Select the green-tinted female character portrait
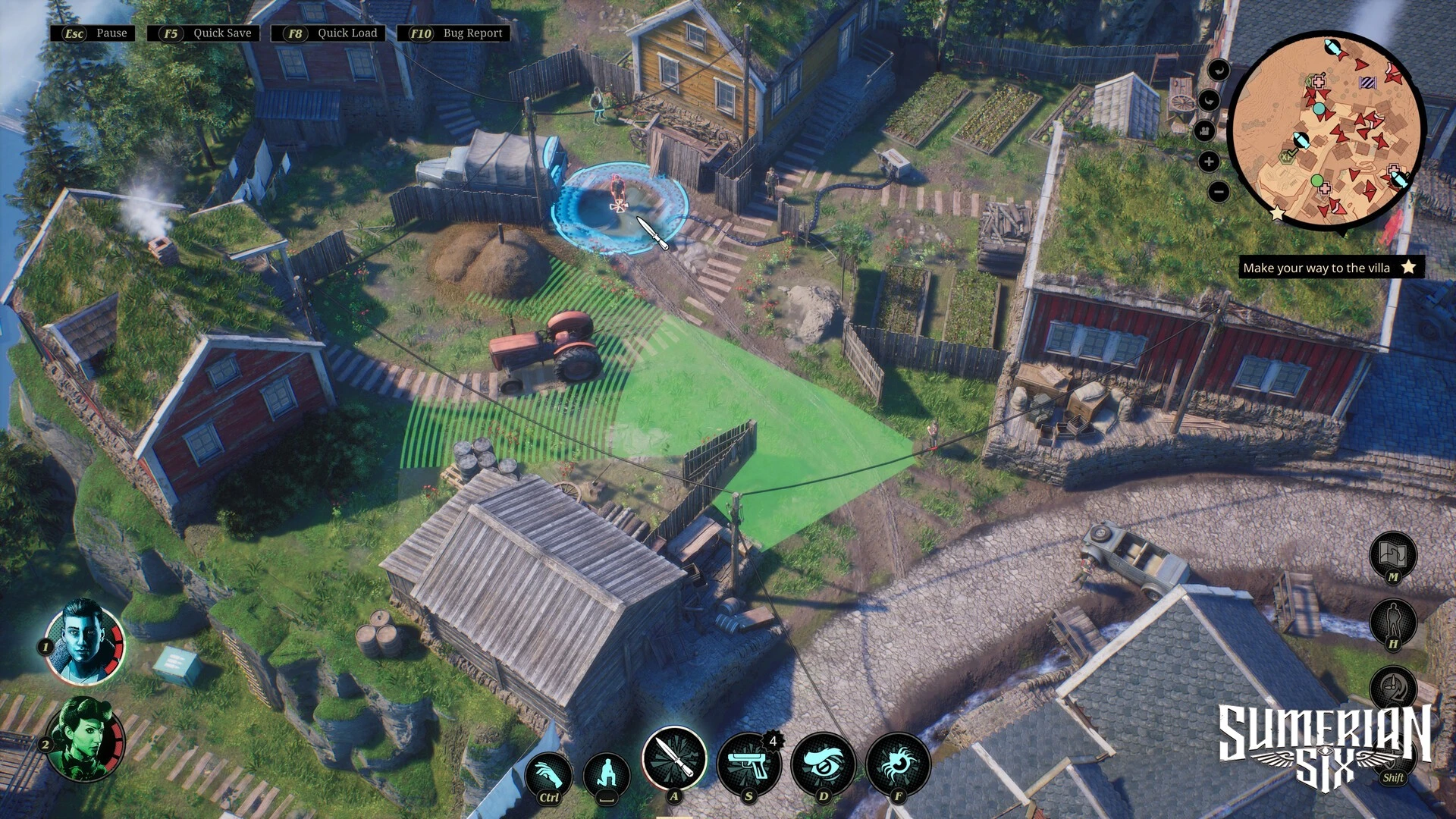1456x819 pixels. (x=85, y=739)
